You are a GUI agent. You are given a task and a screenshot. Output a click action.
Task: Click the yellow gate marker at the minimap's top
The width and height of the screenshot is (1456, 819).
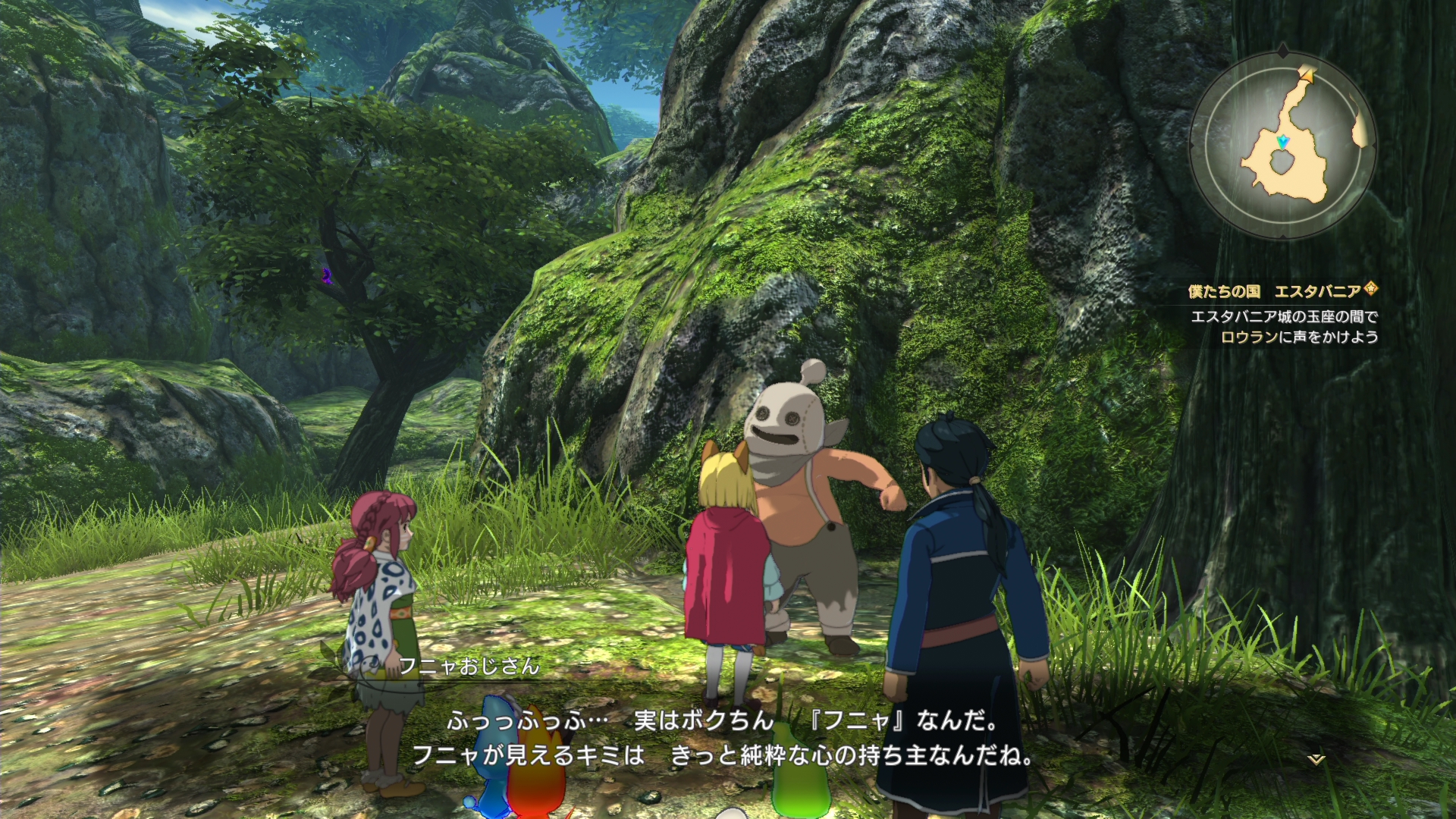click(x=1307, y=74)
